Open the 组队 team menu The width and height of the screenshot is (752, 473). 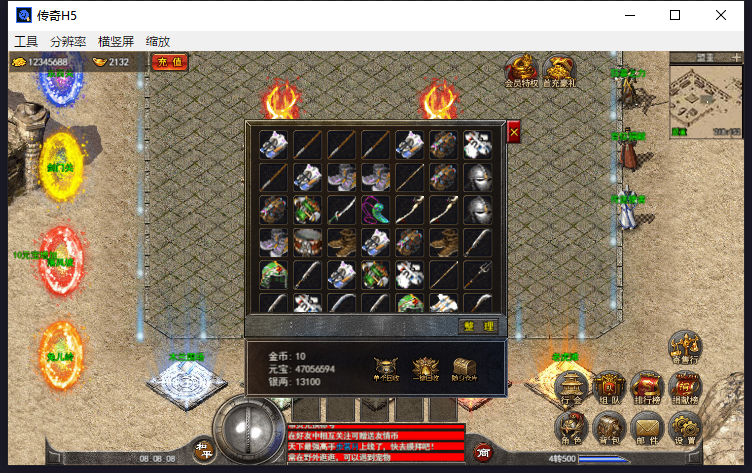pyautogui.click(x=609, y=388)
